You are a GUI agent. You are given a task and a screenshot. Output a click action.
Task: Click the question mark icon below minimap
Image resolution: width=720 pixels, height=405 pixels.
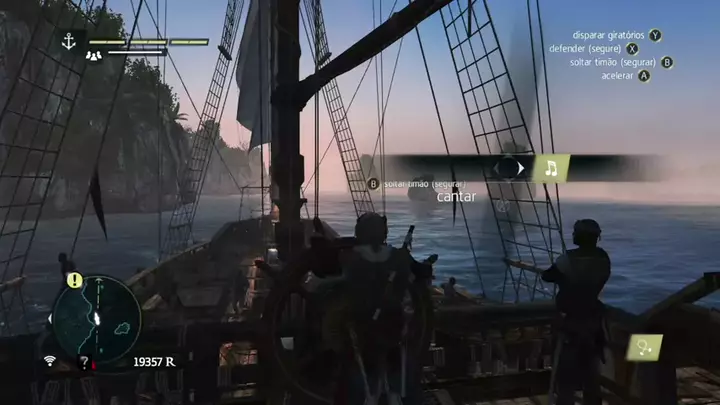click(x=84, y=362)
